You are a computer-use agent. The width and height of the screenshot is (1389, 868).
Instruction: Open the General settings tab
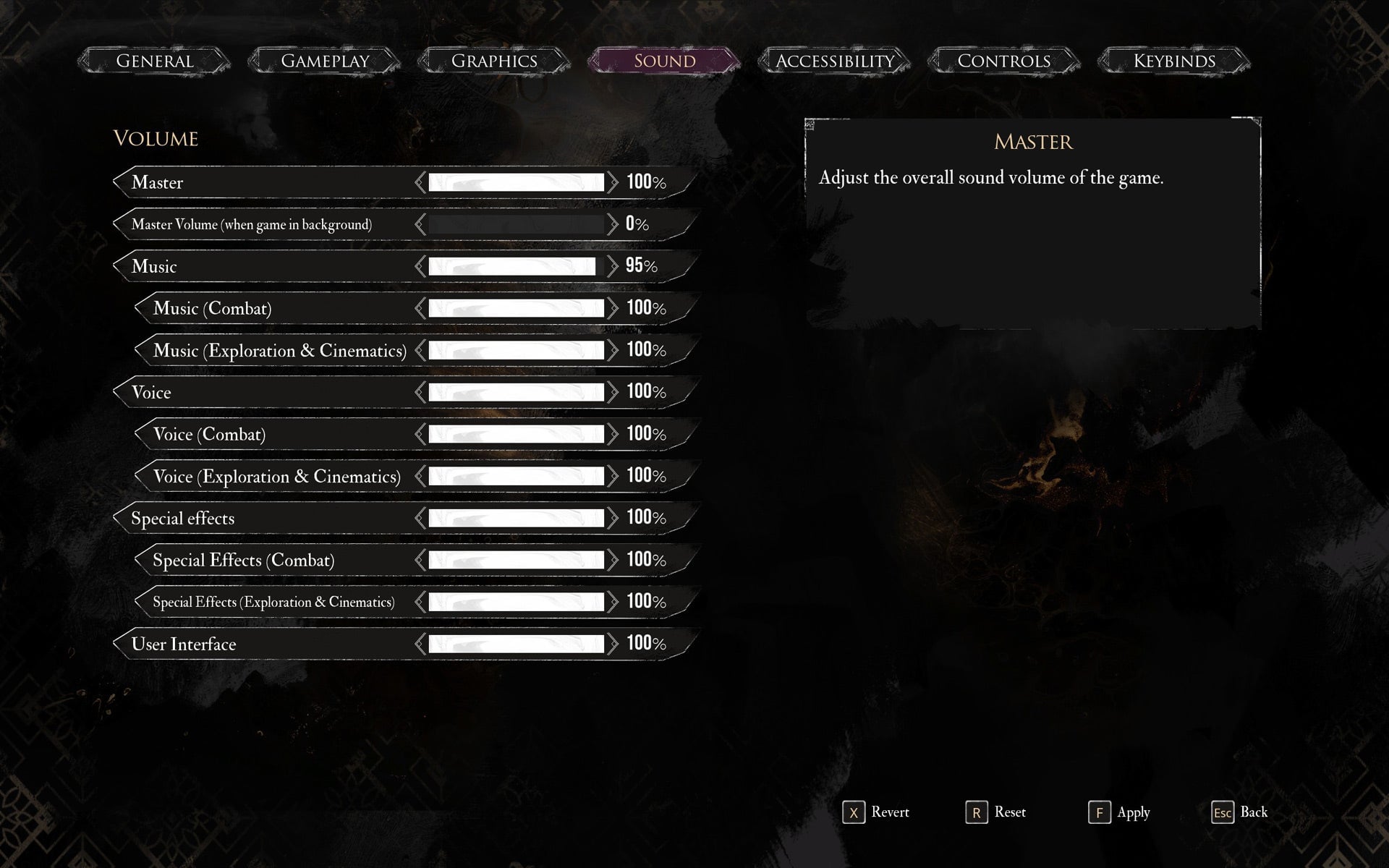click(x=155, y=61)
